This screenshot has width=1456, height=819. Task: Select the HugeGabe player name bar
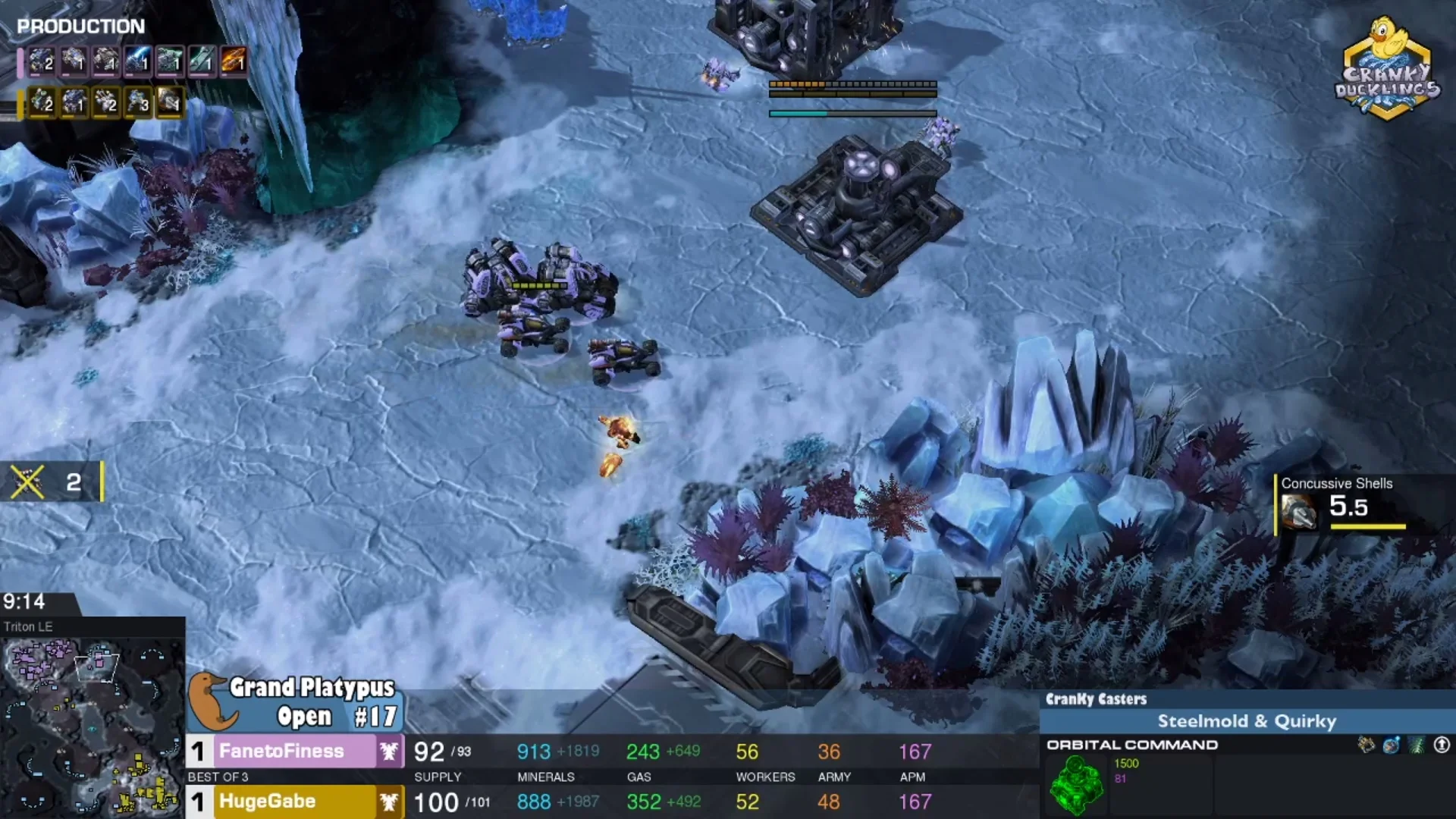[294, 802]
